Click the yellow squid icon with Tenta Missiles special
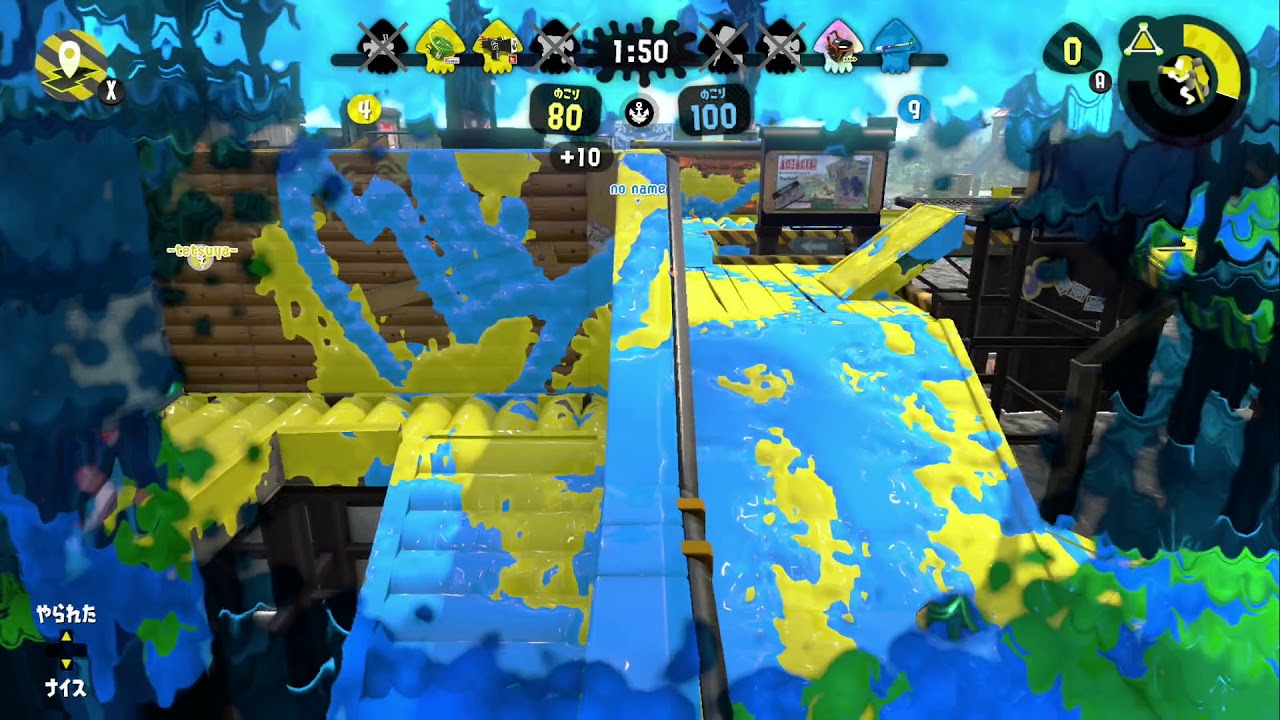1280x720 pixels. (x=439, y=48)
